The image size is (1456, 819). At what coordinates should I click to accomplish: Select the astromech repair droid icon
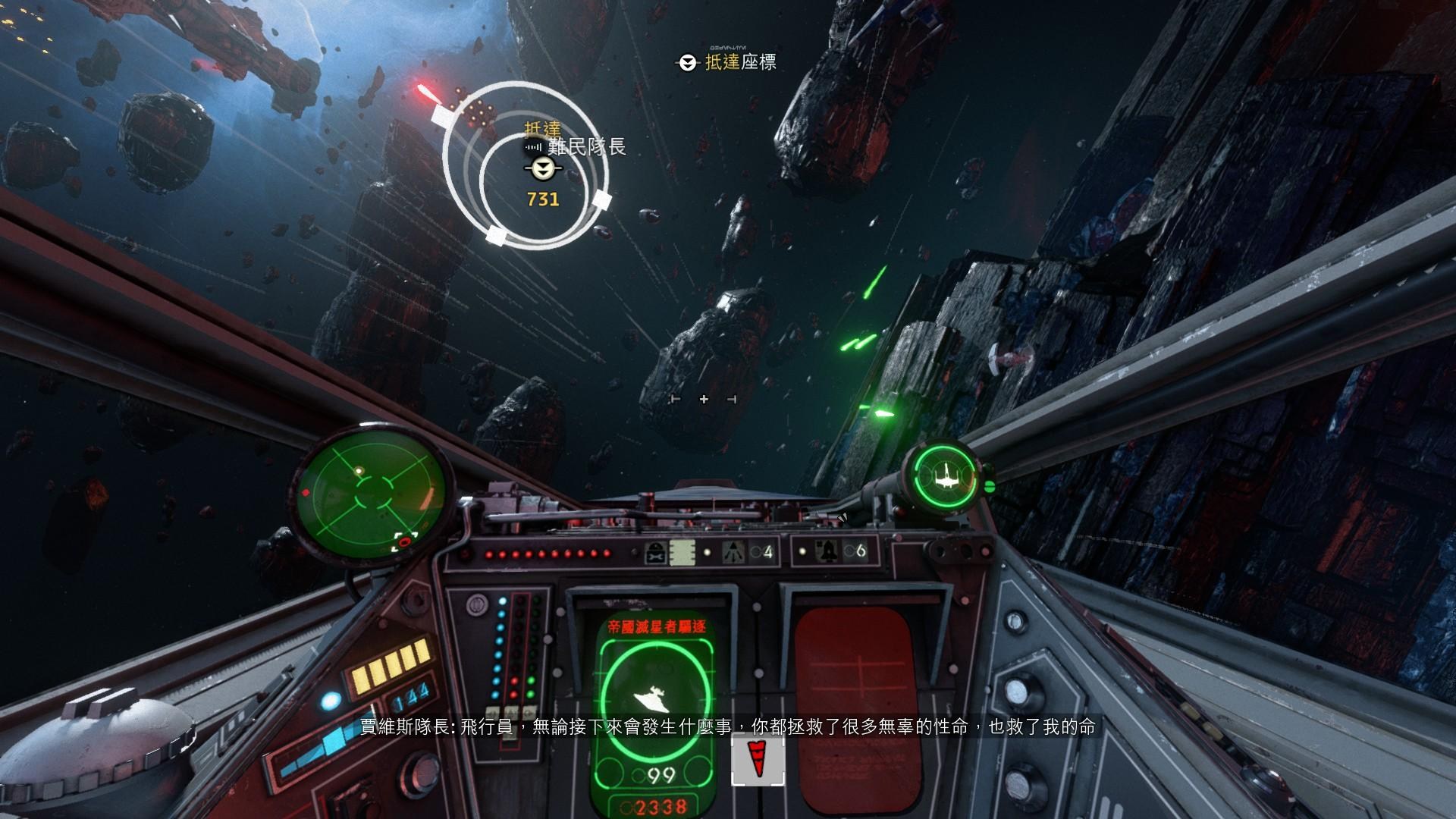(x=656, y=551)
